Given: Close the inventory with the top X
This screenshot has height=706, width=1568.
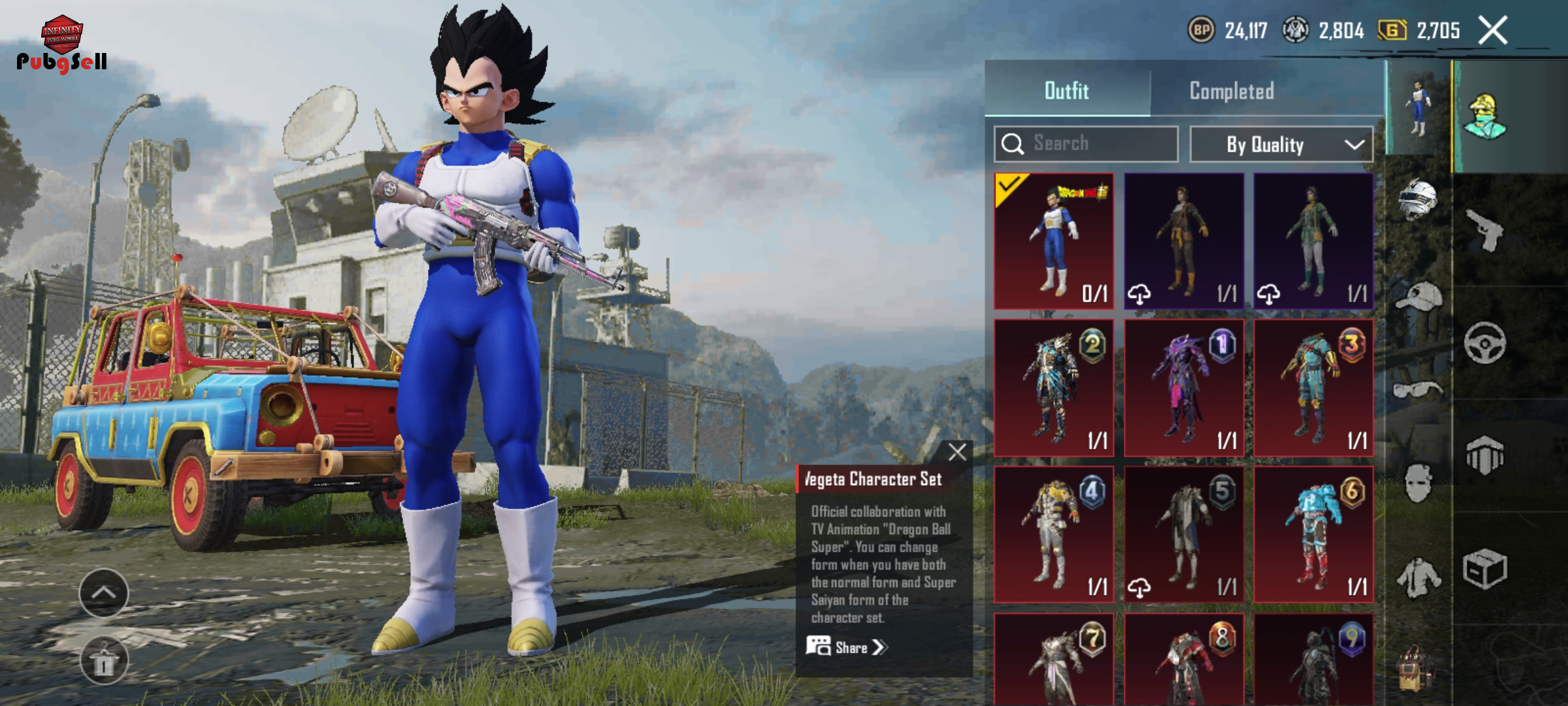Looking at the screenshot, I should click(x=1493, y=31).
